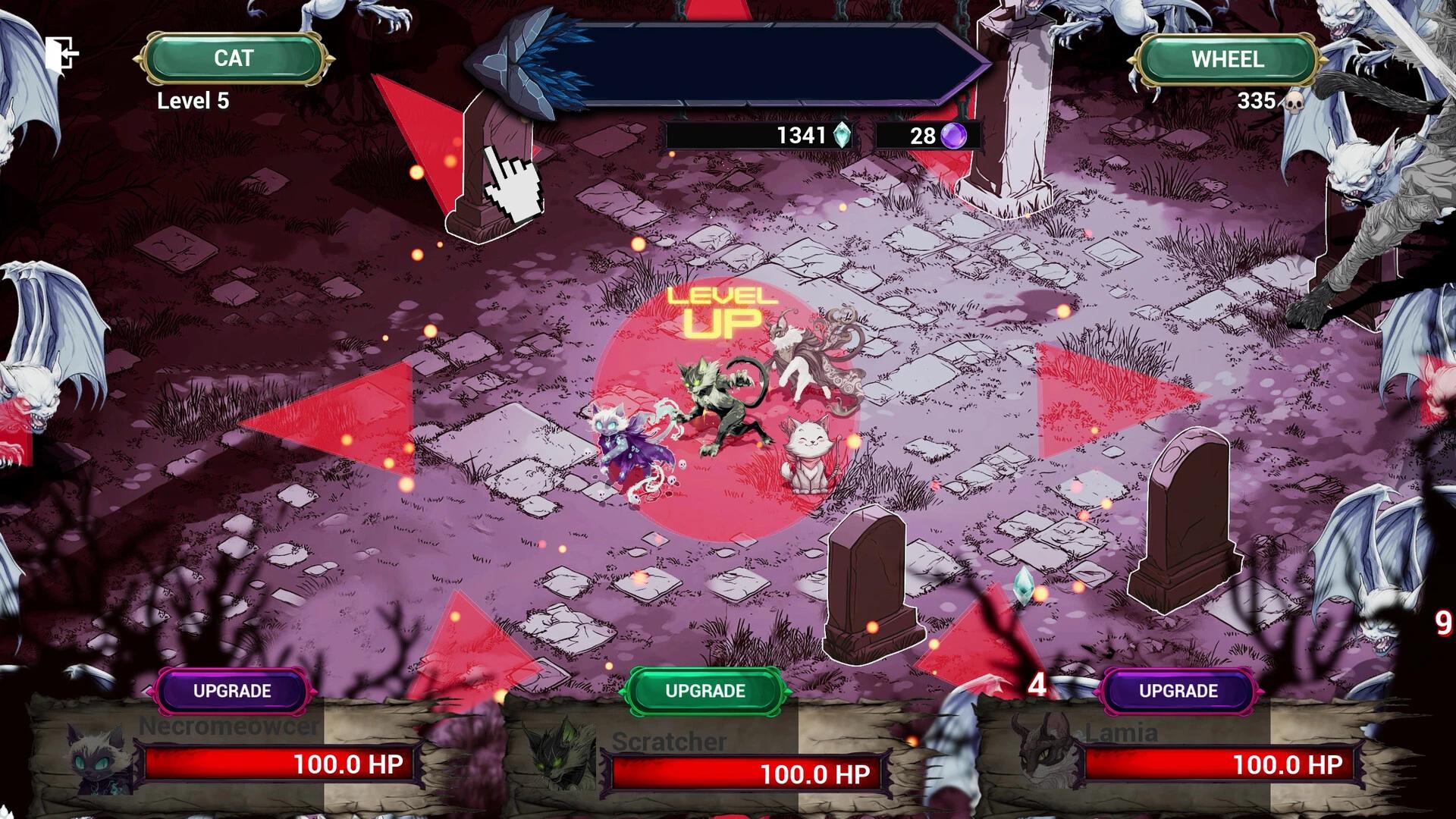
Task: Open the WHEEL menu
Action: [x=1226, y=60]
